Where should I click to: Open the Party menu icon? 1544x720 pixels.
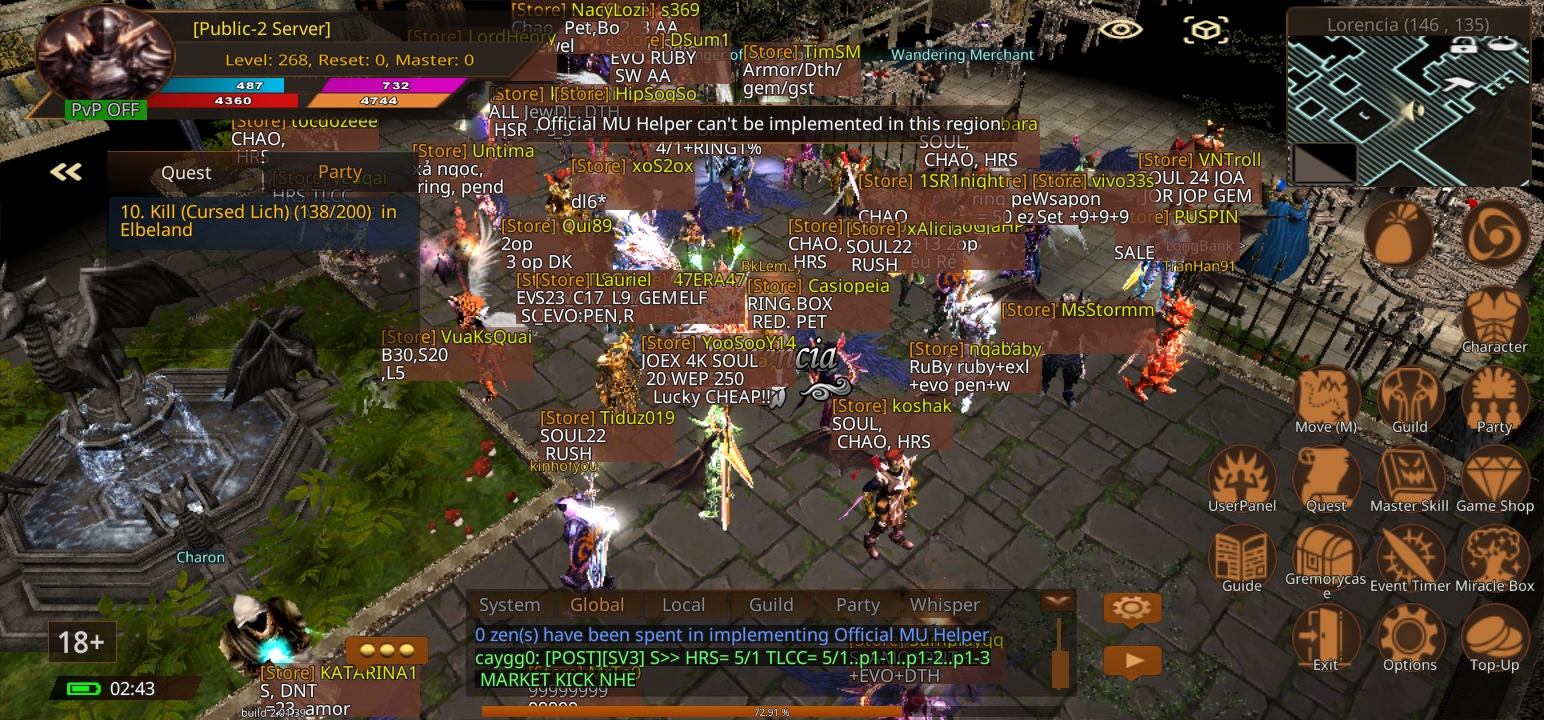[1494, 397]
